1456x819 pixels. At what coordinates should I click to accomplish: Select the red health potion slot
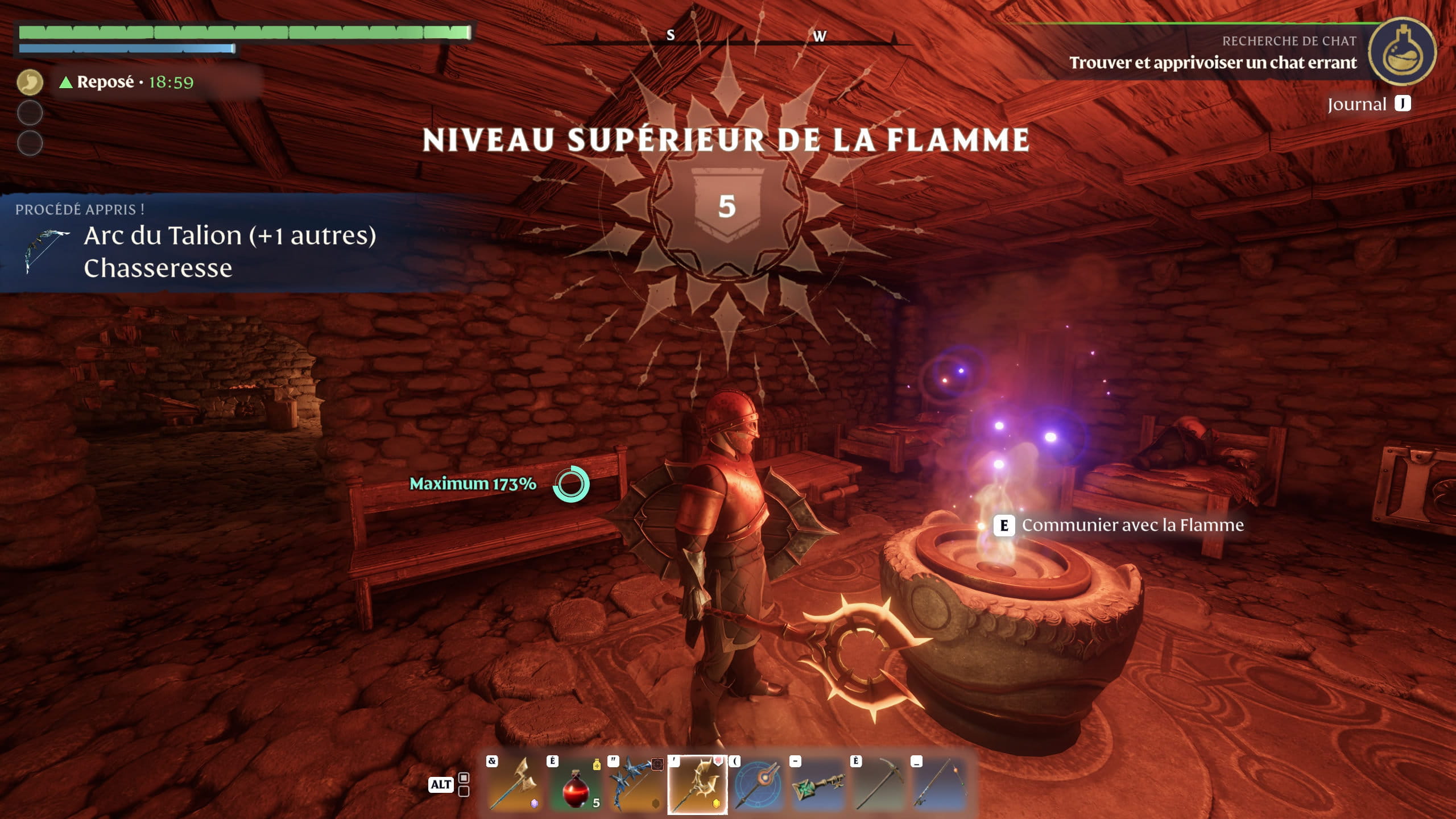click(x=577, y=785)
